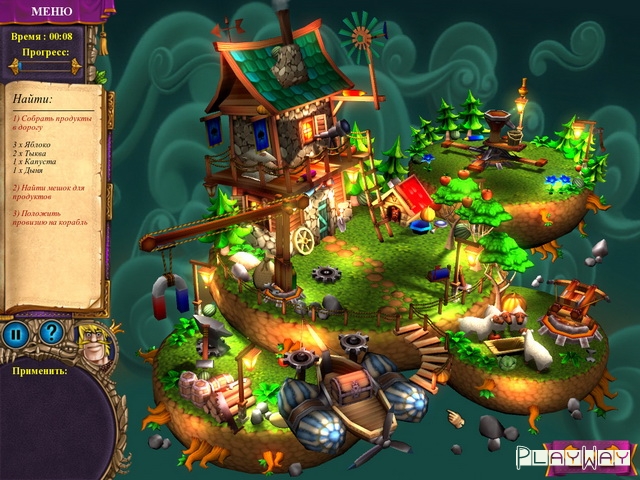Pause the game with the blue pause button

click(x=16, y=334)
